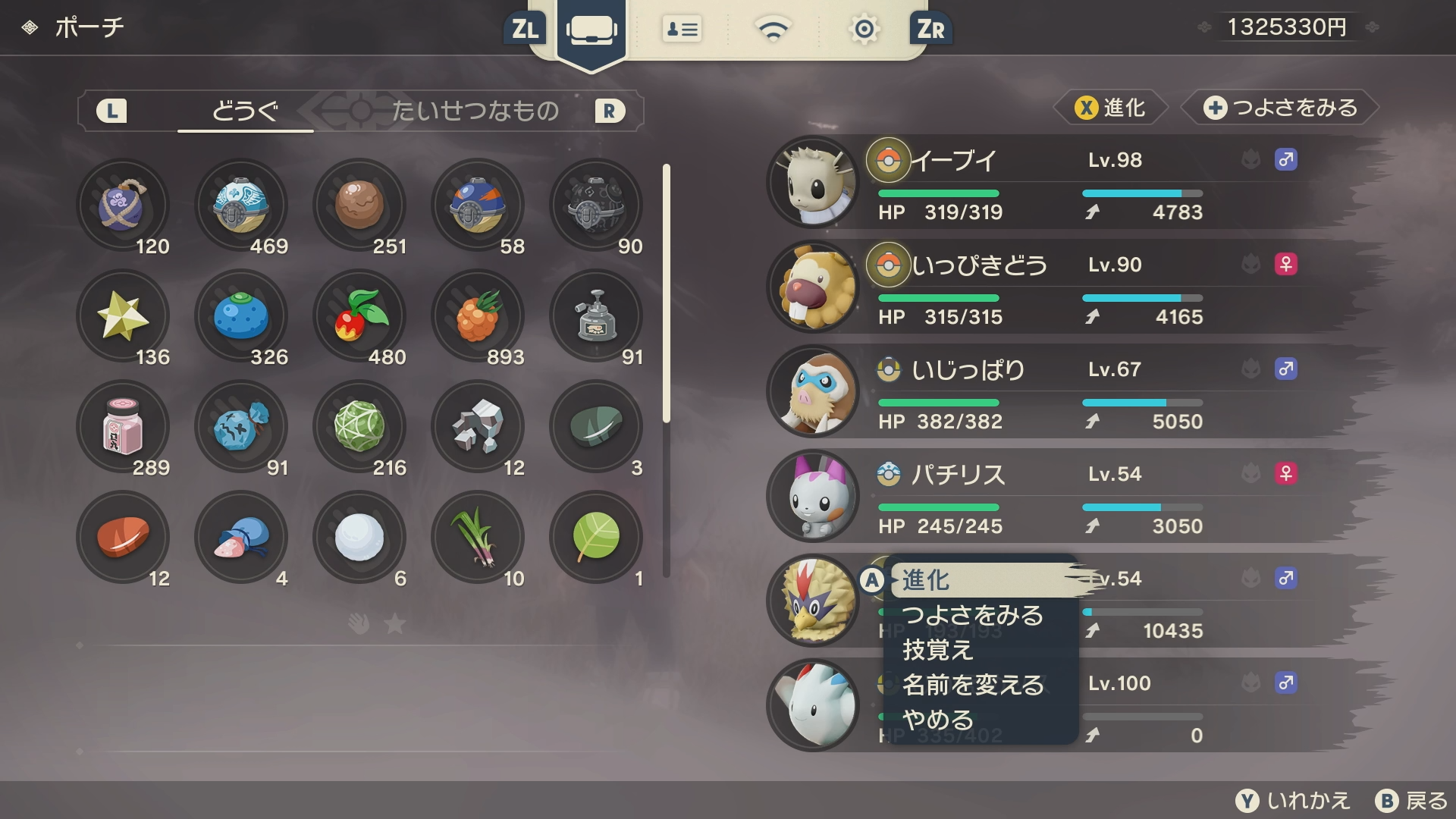The width and height of the screenshot is (1456, 819).
Task: Switch to the たいせつなもの tab
Action: (x=475, y=111)
